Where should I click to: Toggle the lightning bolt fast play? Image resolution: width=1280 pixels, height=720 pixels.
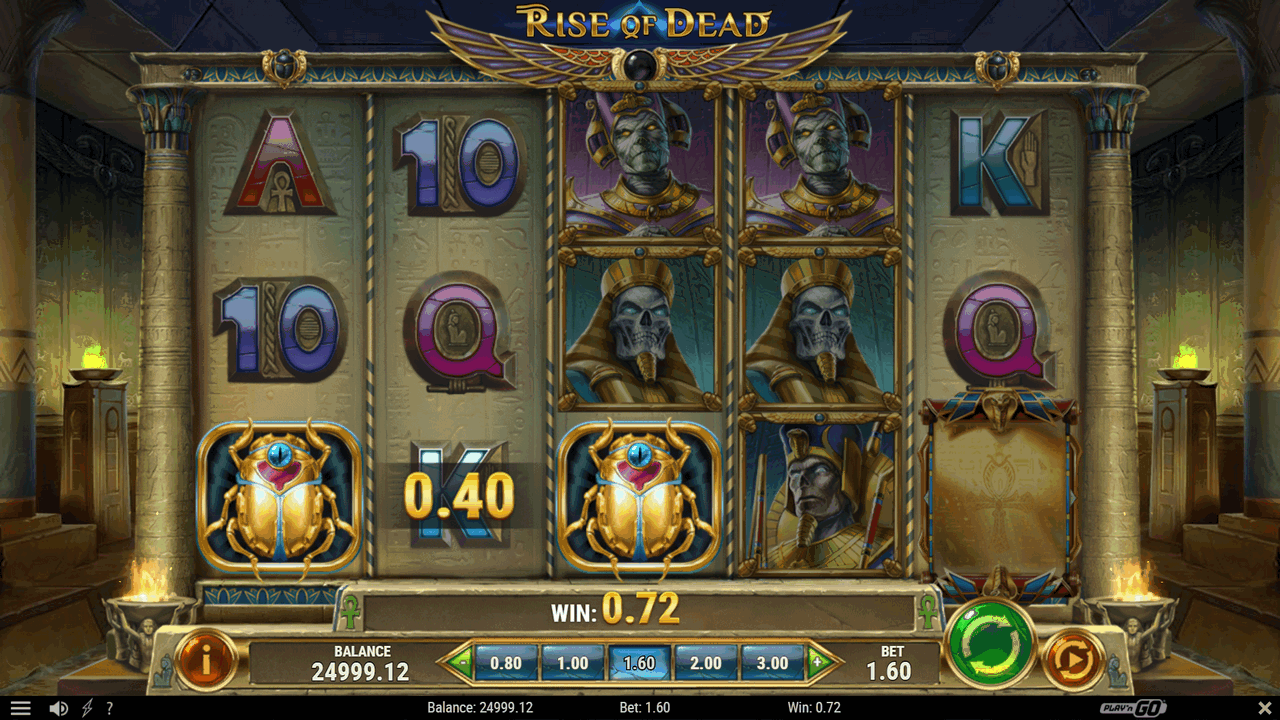[87, 708]
